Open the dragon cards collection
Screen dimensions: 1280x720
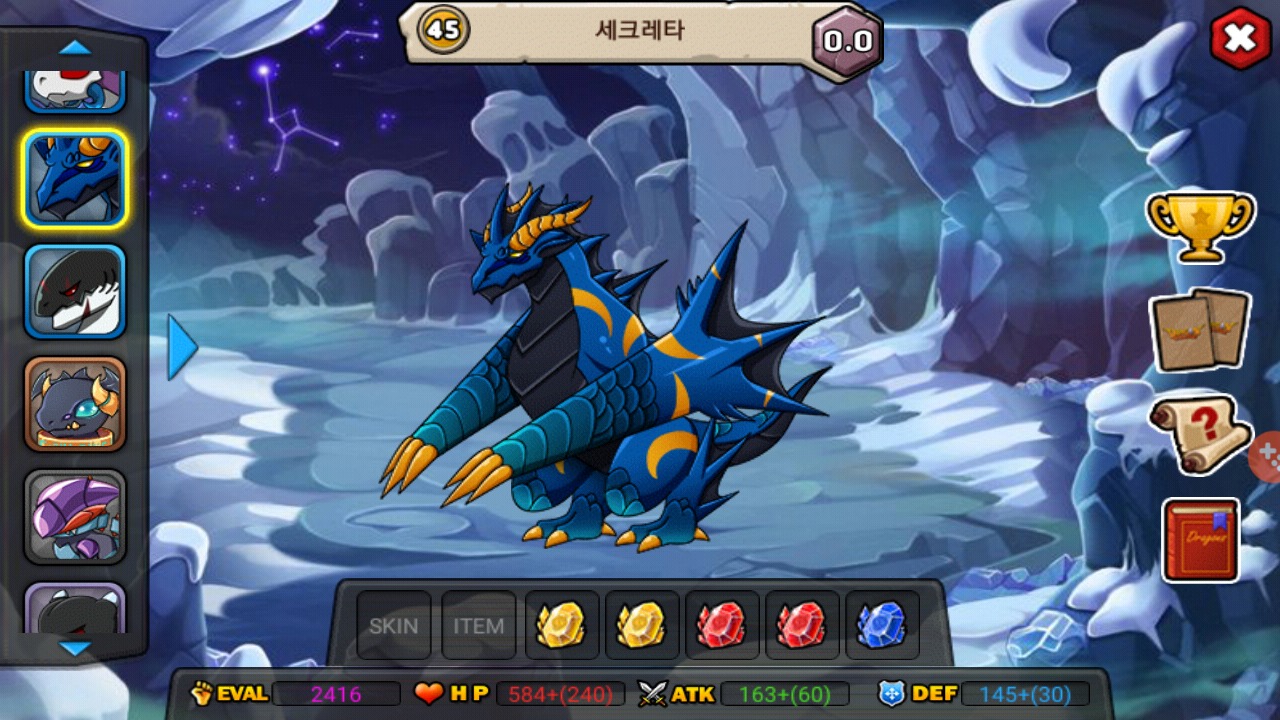click(1199, 330)
